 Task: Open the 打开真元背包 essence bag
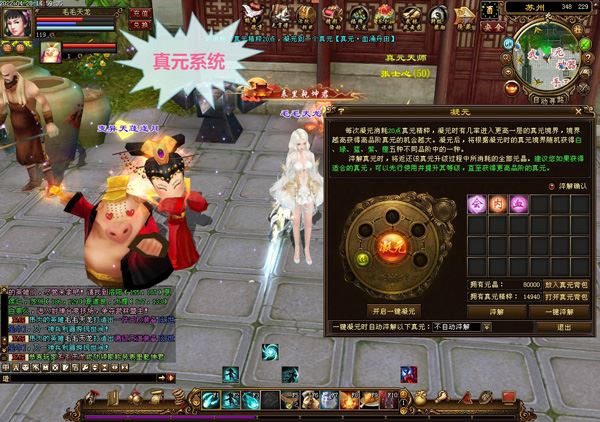point(568,297)
